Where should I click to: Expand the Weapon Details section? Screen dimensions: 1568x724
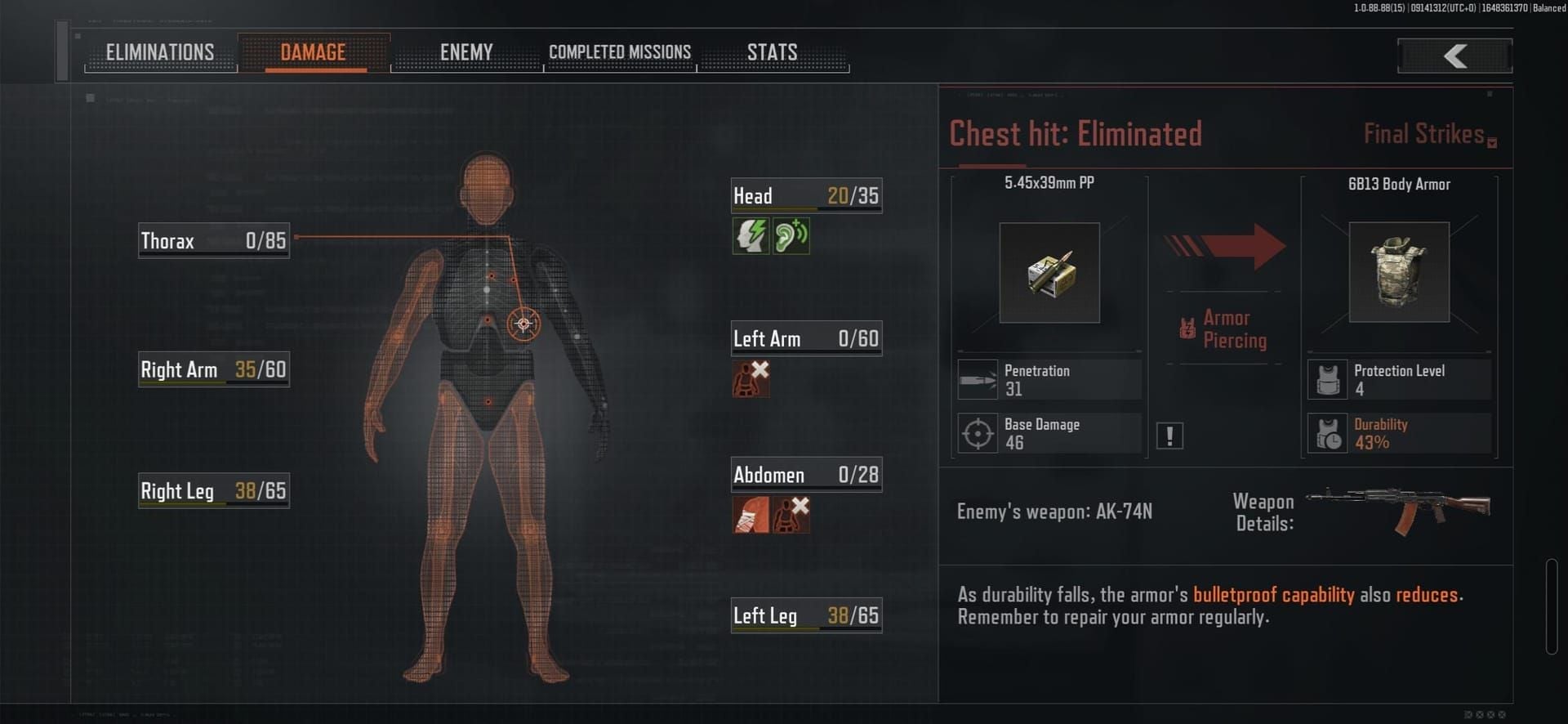coord(1263,512)
